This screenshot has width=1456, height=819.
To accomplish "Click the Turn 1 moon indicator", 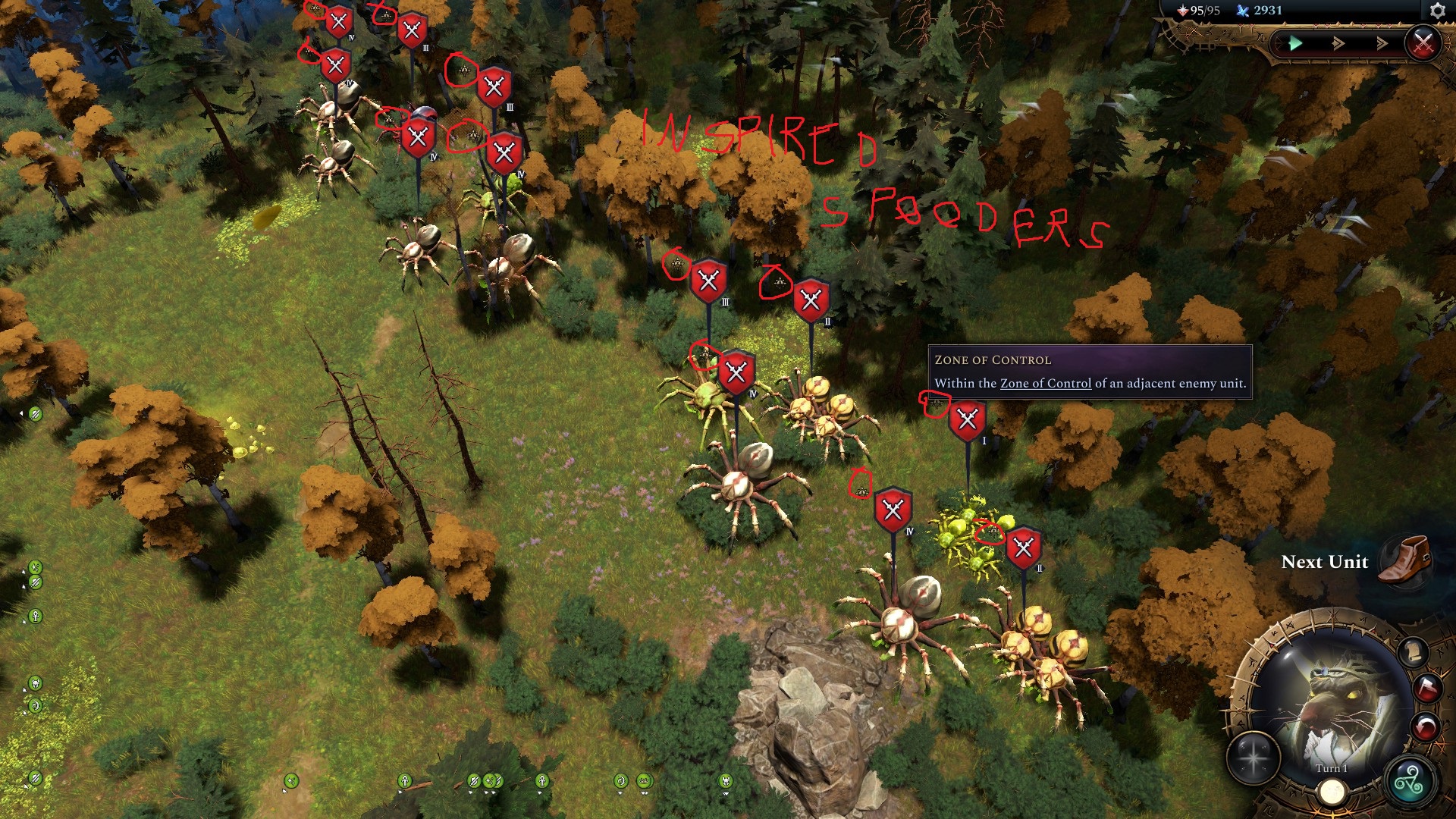I will click(x=1332, y=793).
